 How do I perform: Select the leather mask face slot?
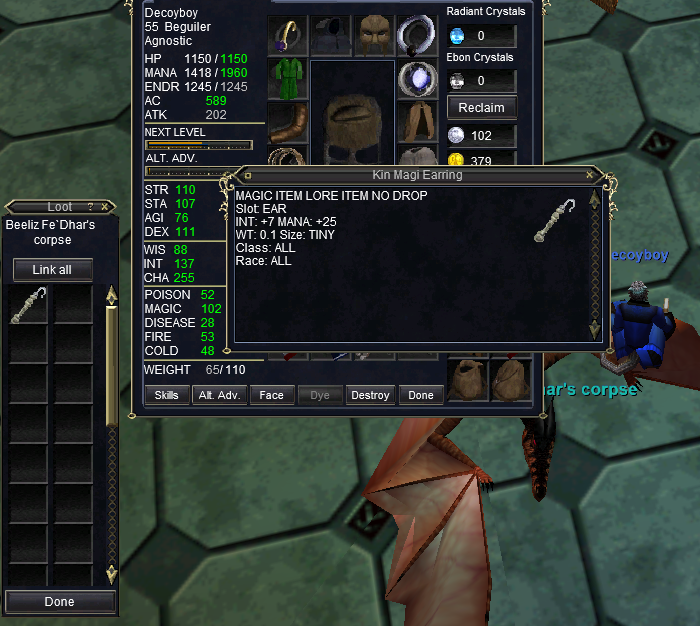coord(374,35)
